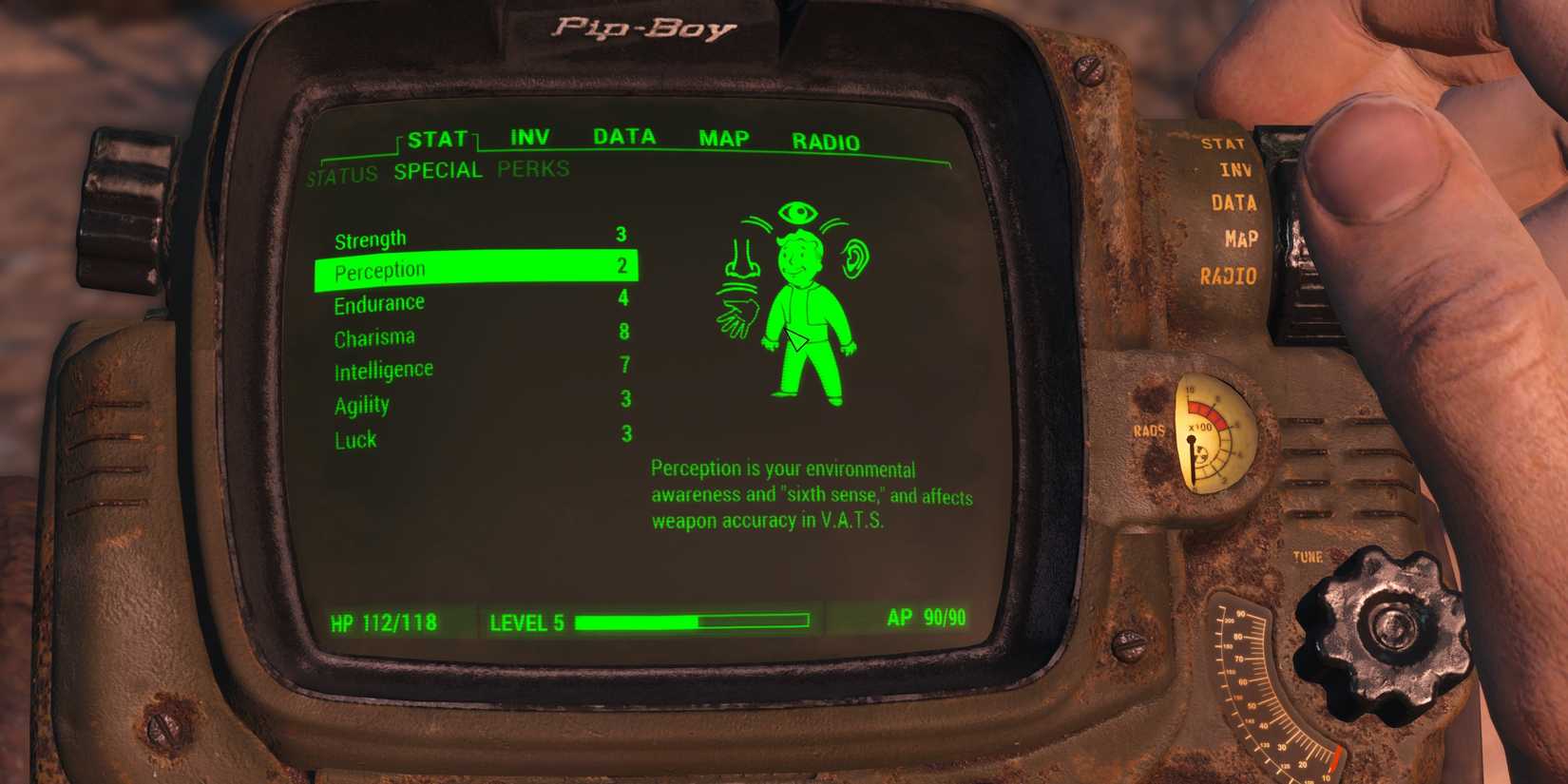
Task: Select the Charisma stat entry
Action: (374, 335)
